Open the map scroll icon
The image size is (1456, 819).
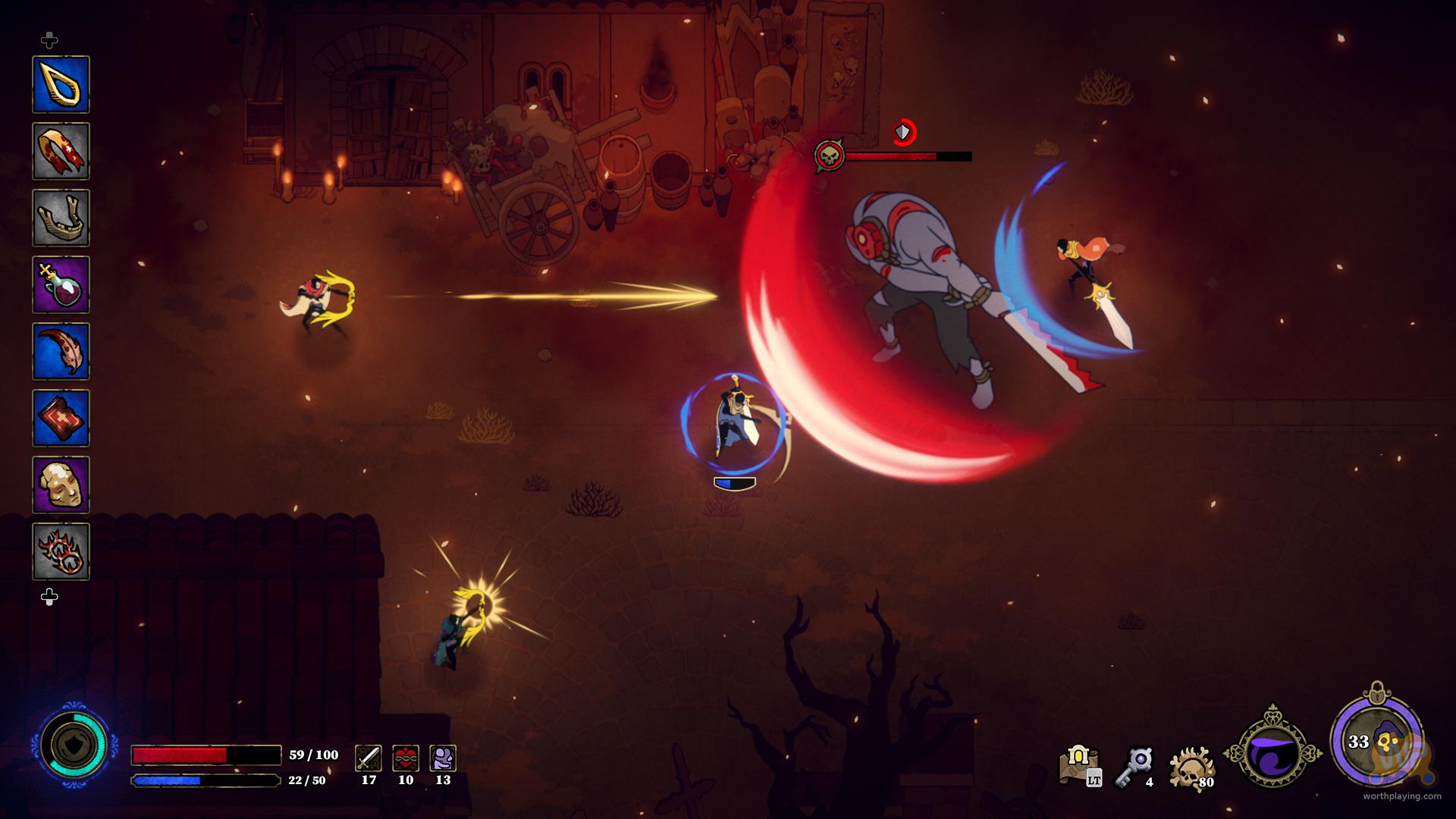pos(1079,764)
